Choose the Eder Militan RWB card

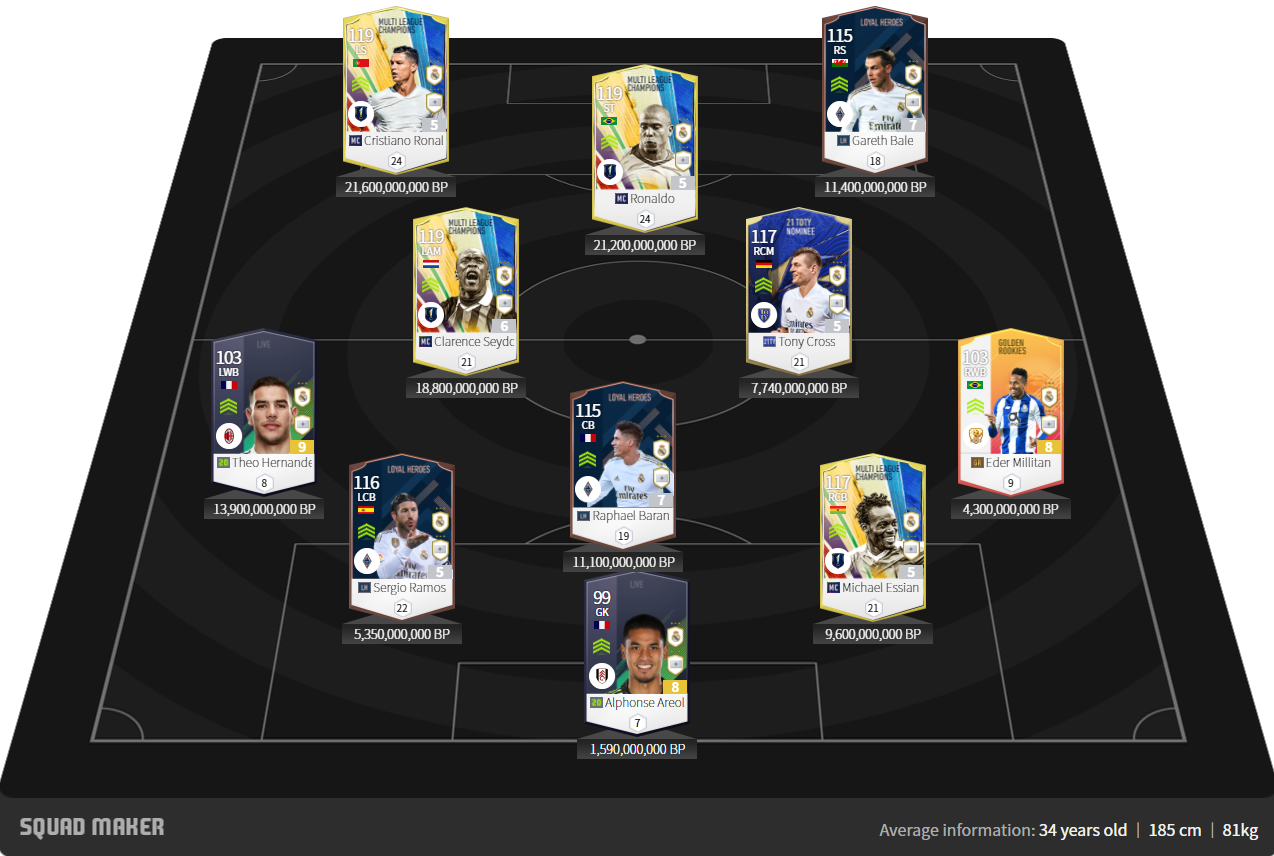pos(1009,407)
